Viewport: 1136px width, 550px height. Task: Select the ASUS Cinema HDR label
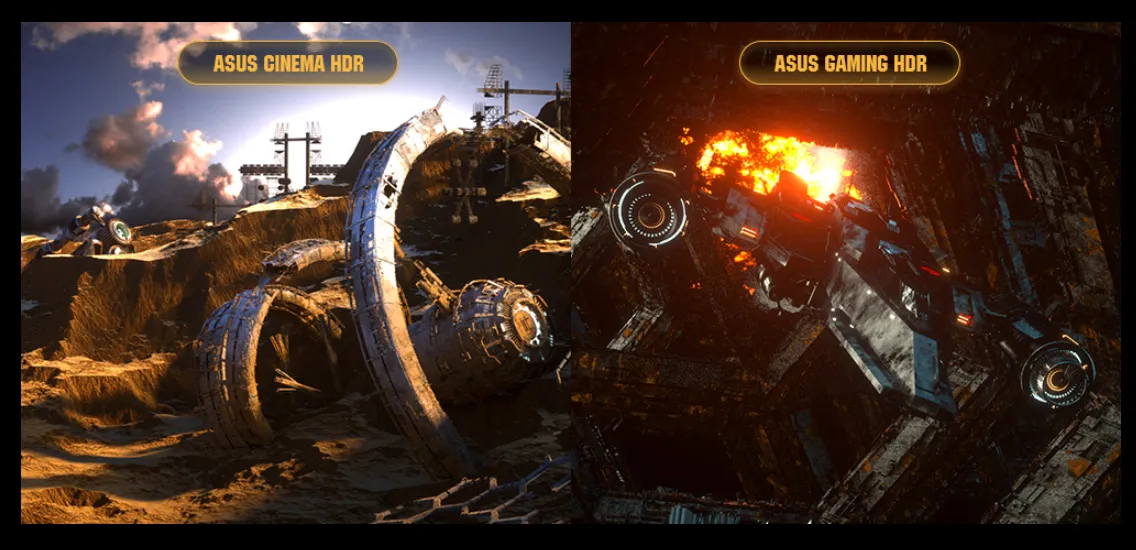288,64
